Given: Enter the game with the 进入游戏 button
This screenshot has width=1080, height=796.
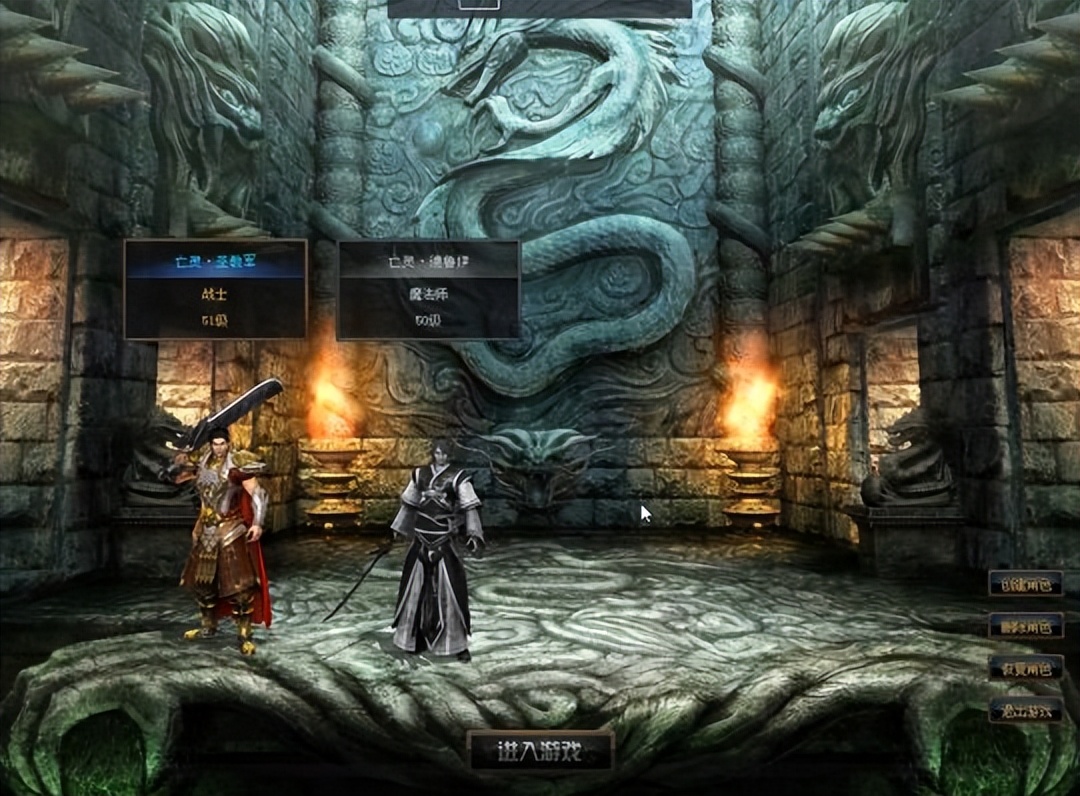Looking at the screenshot, I should click(x=540, y=751).
